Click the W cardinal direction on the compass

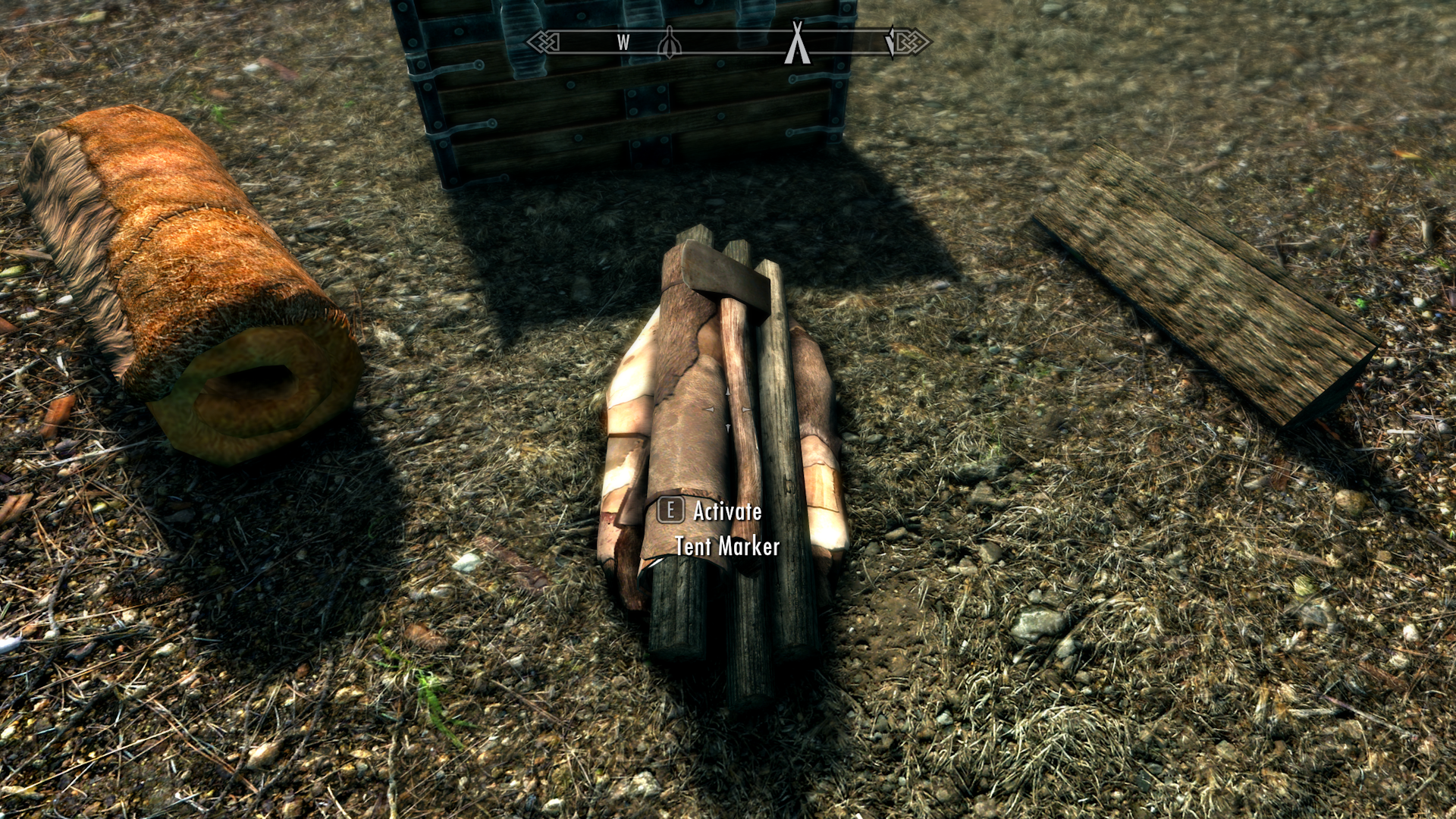pyautogui.click(x=623, y=42)
